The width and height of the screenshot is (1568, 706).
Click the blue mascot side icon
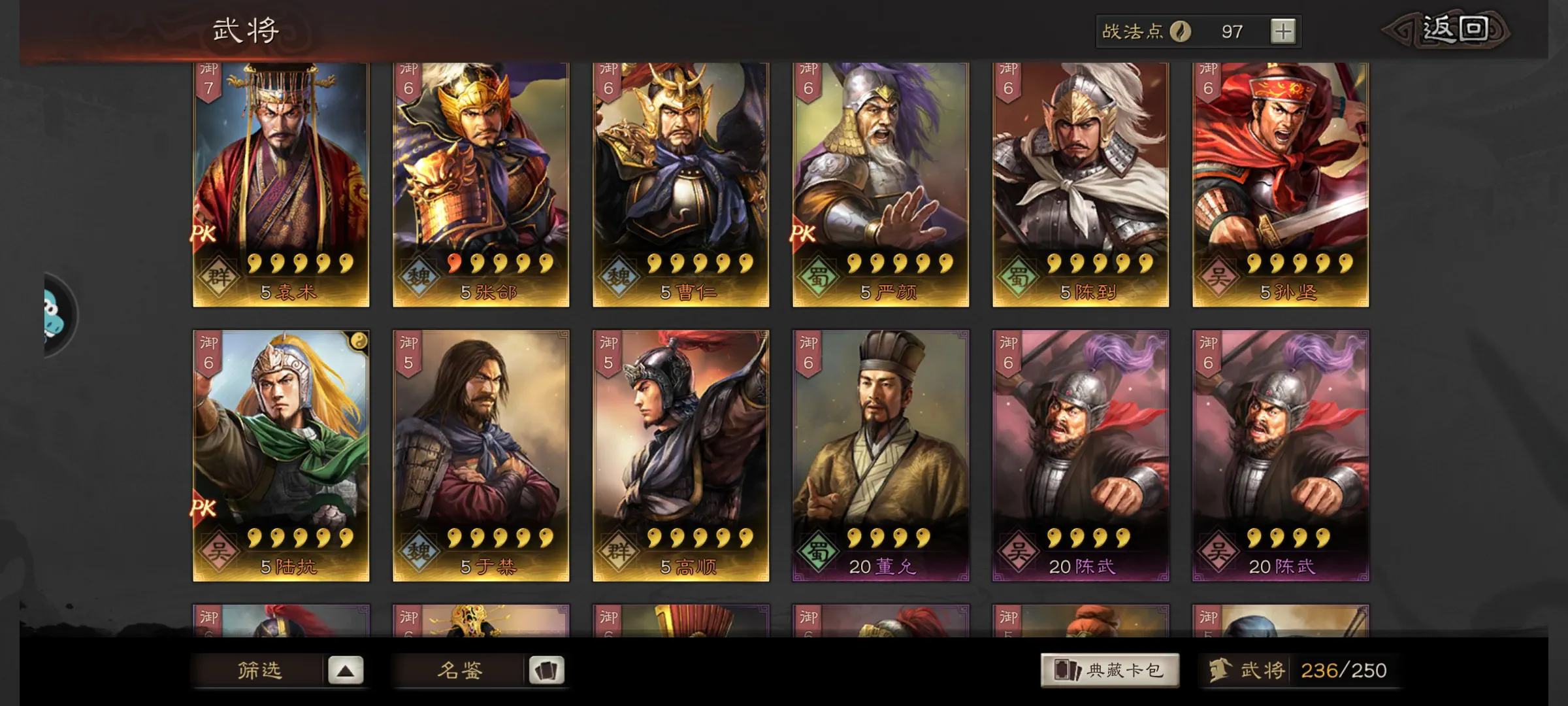point(57,315)
